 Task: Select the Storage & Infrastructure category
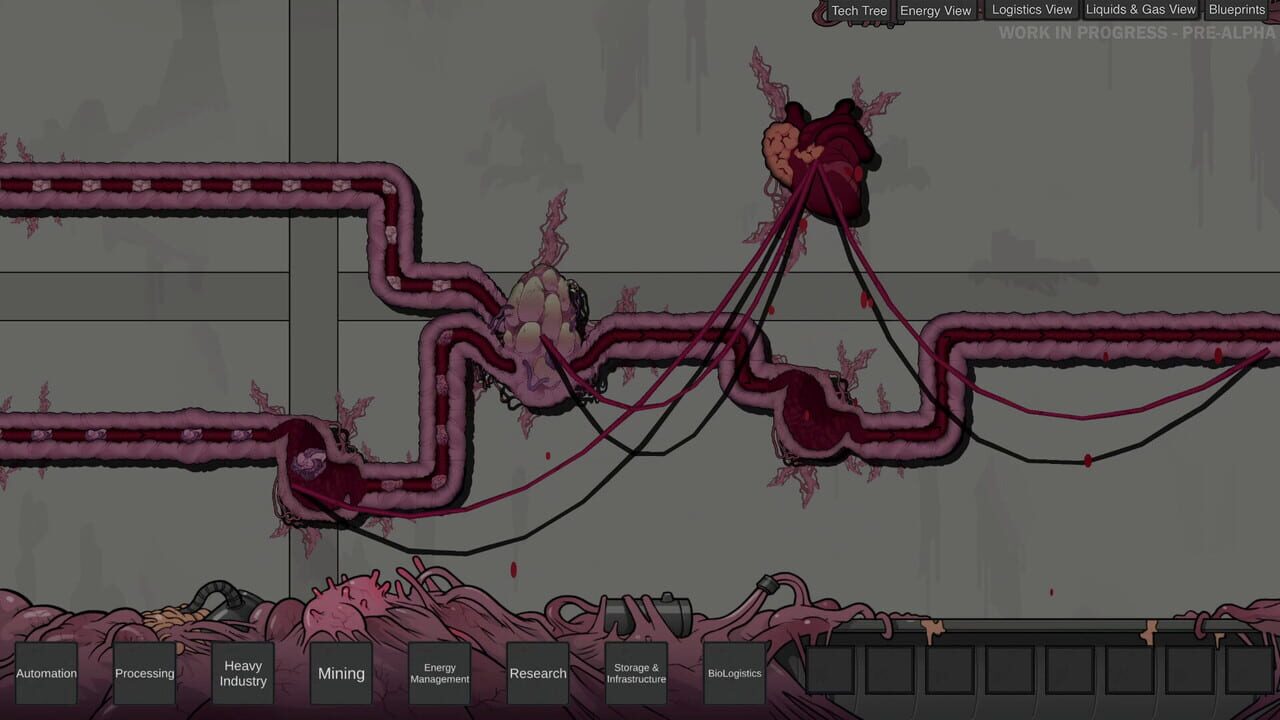pyautogui.click(x=636, y=673)
